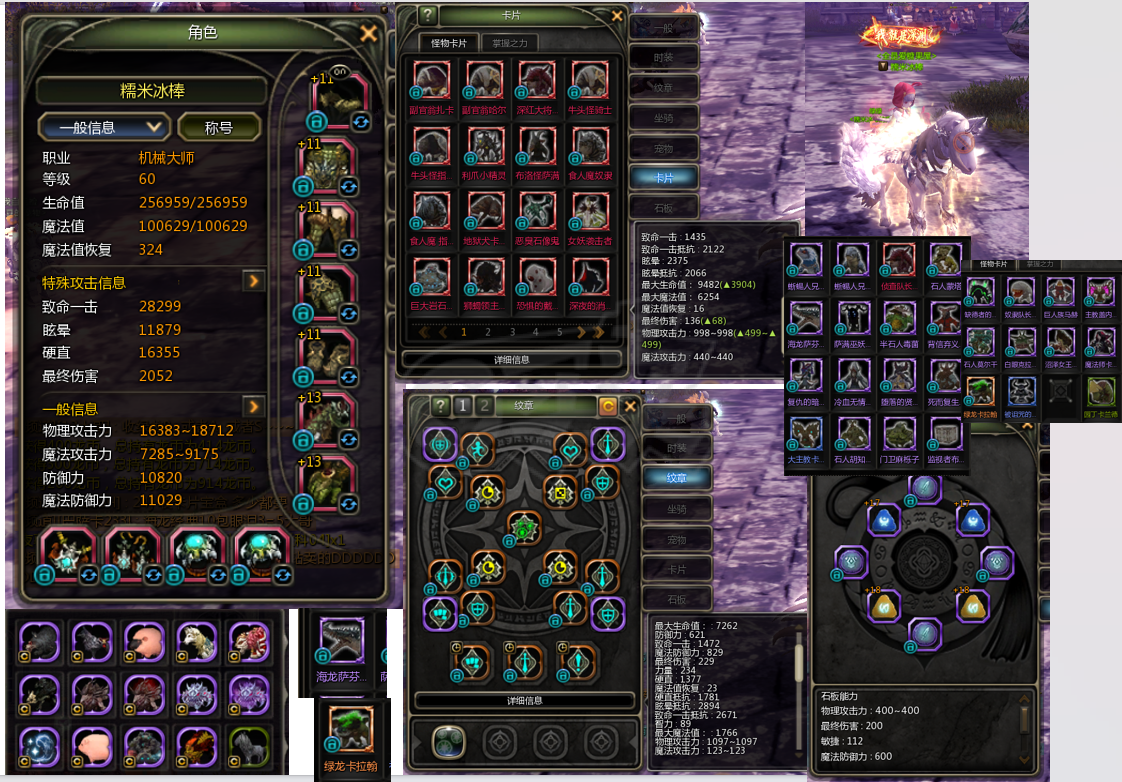Viewport: 1122px width, 782px height.
Task: Open help in the 卡片 window
Action: (428, 16)
